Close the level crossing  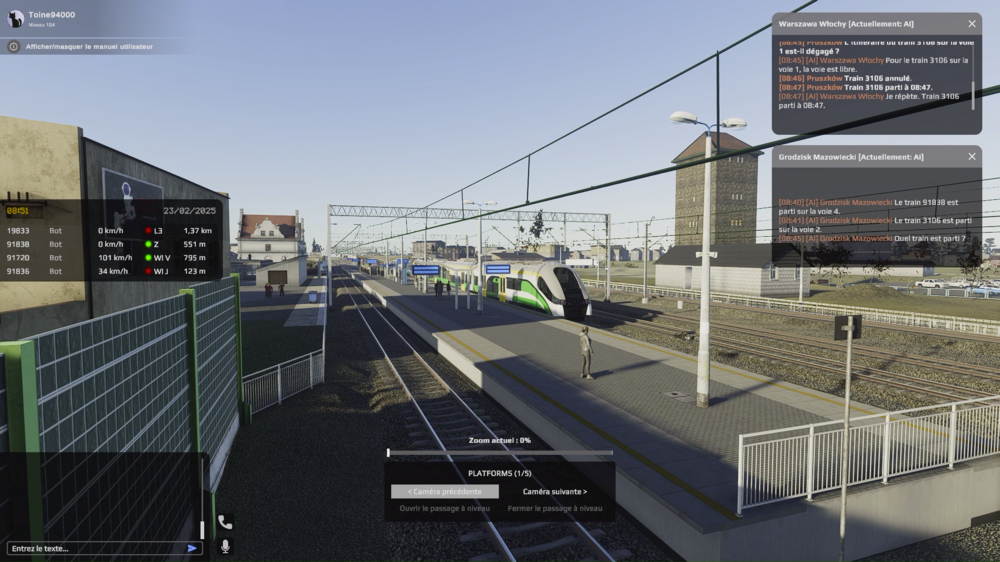click(555, 508)
